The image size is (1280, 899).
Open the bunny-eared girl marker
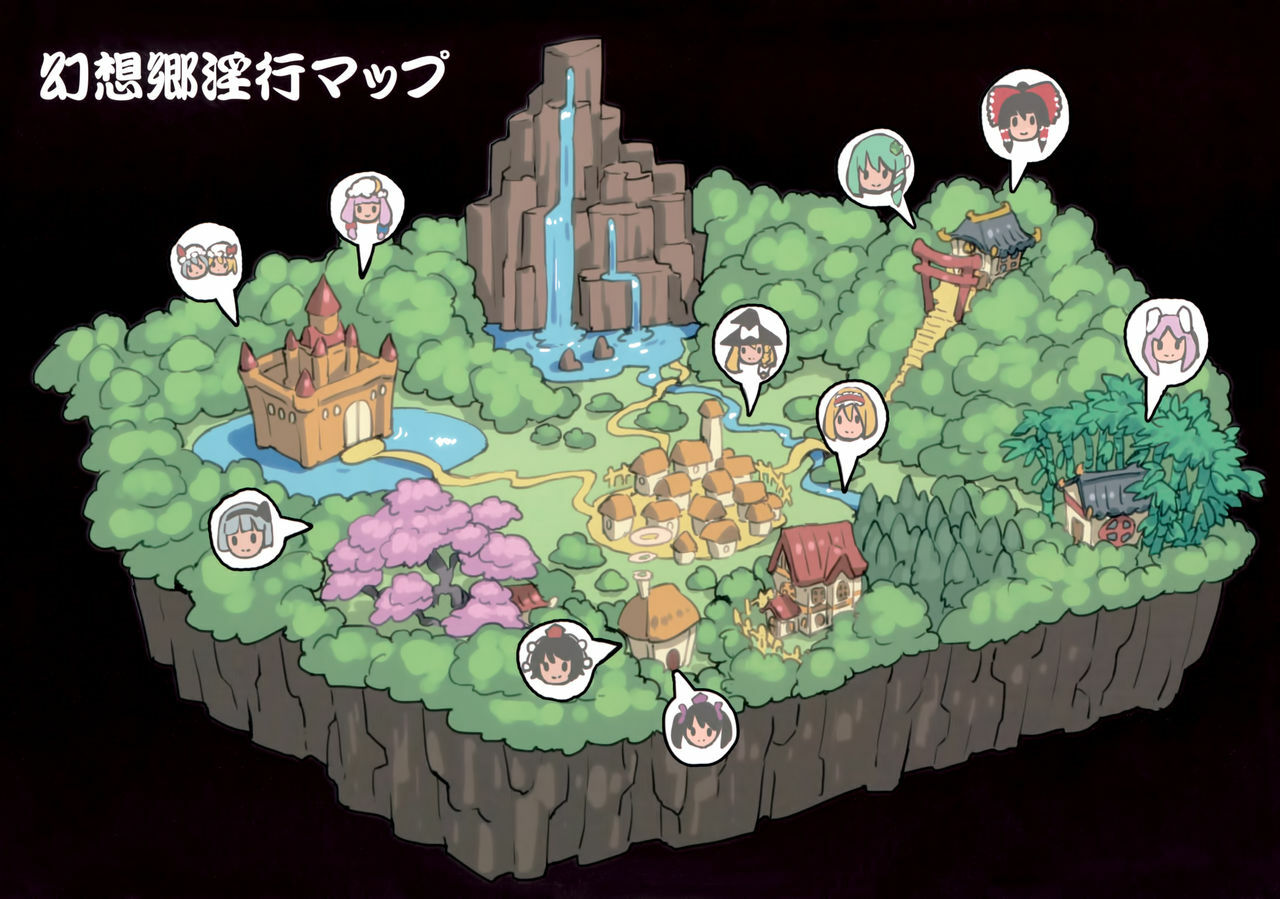point(1165,343)
